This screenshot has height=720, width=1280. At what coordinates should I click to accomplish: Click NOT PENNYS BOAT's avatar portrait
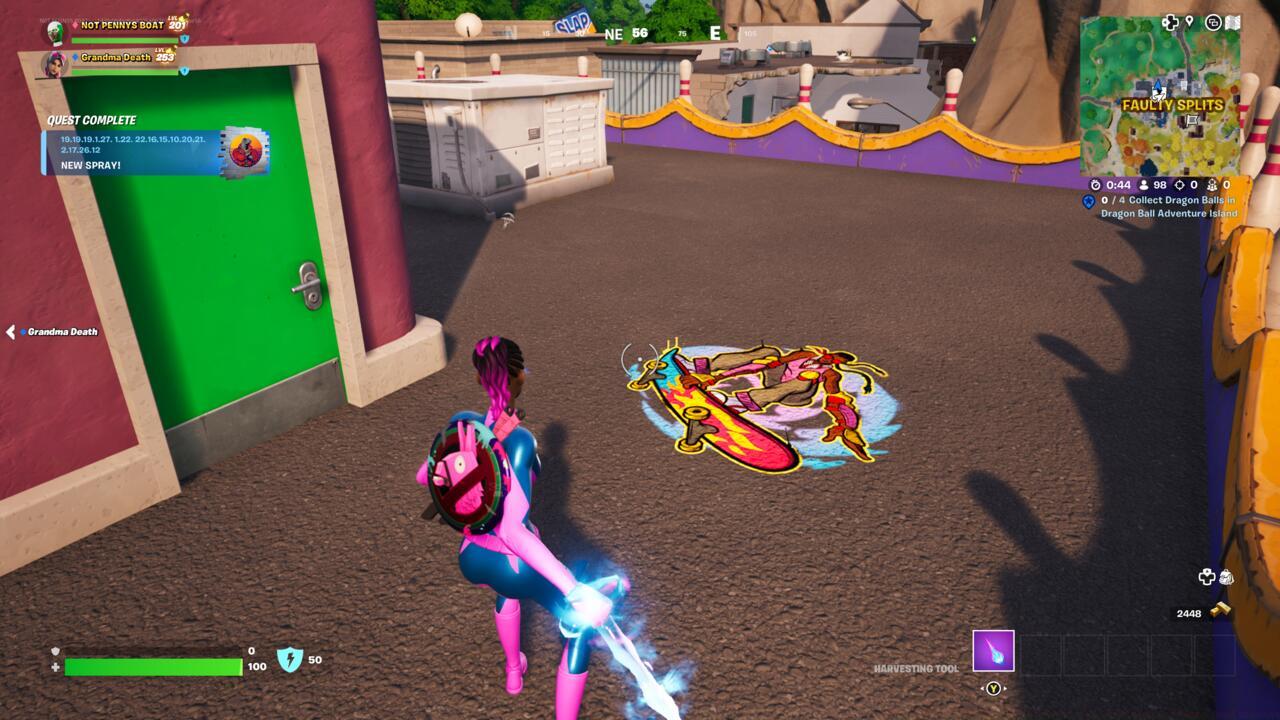click(x=54, y=30)
